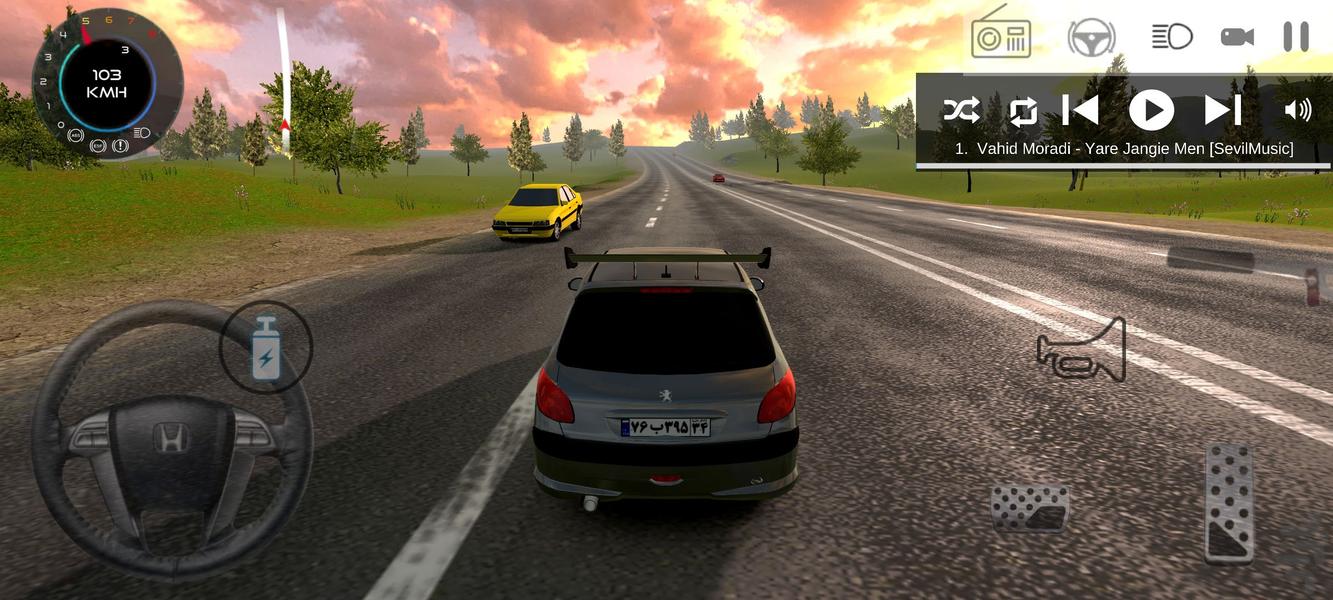Honk the horn
Viewport: 1333px width, 600px height.
1082,350
